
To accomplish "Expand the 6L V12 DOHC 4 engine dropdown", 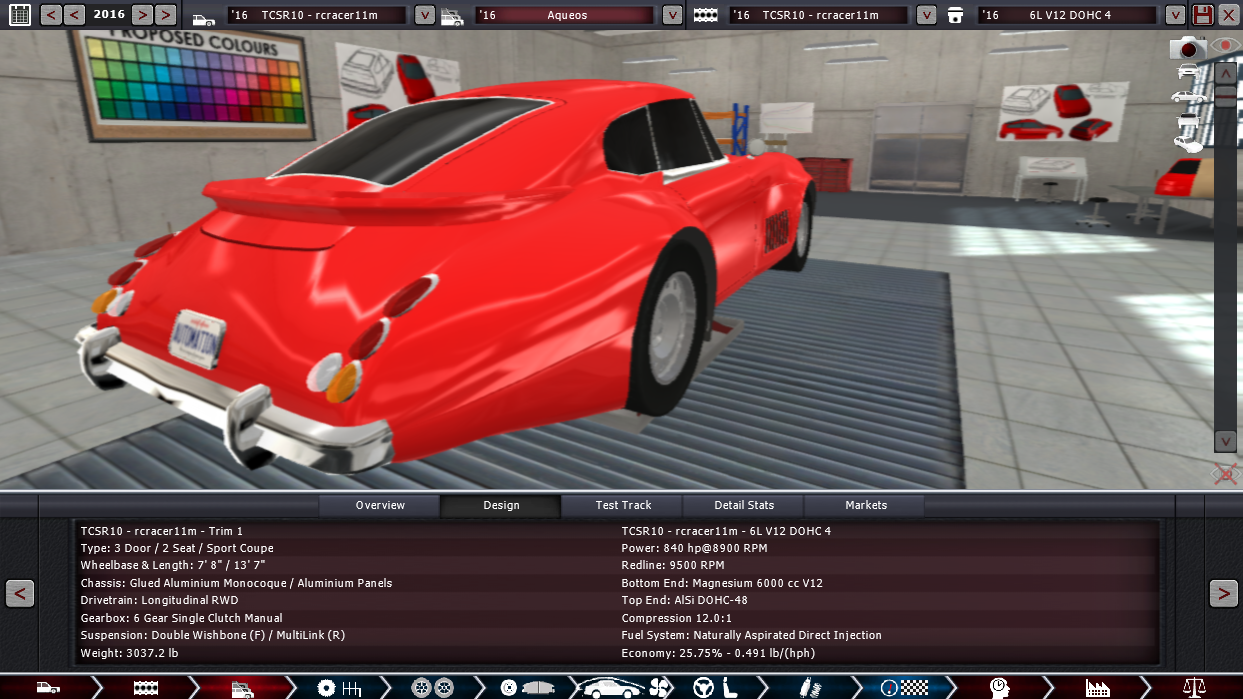I will (1175, 15).
